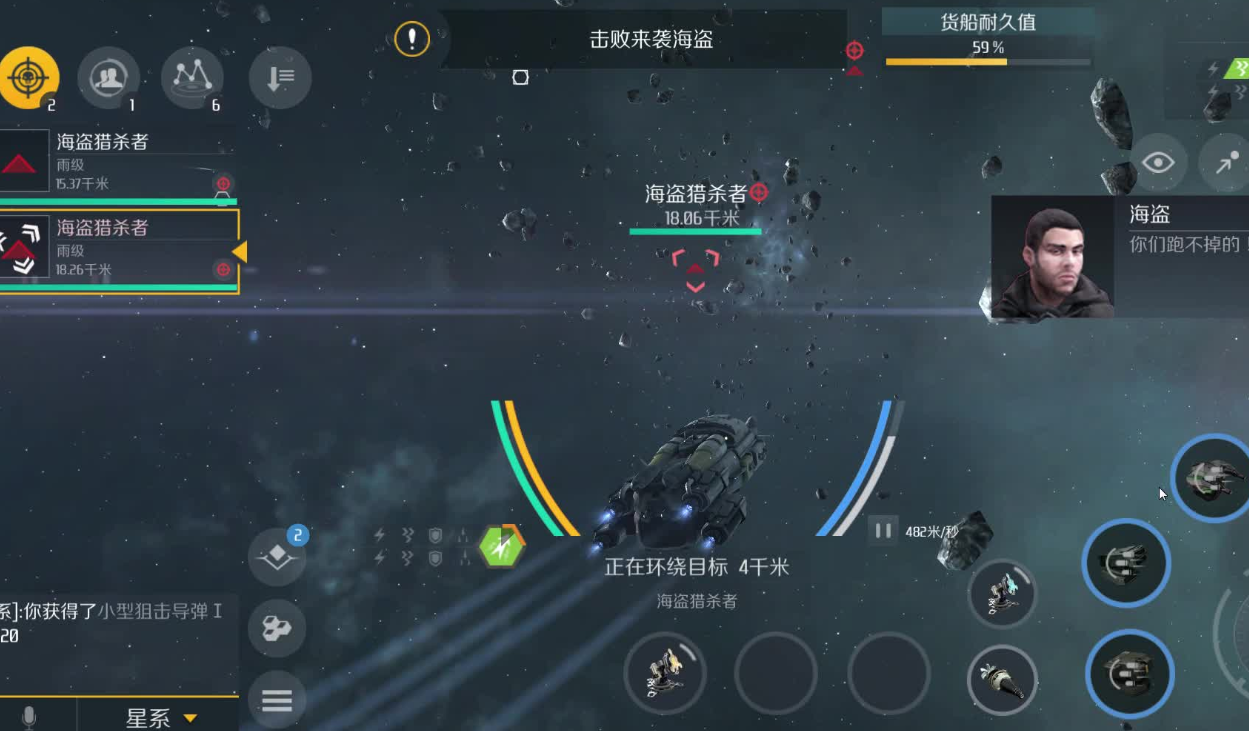The image size is (1249, 731).
Task: Open the three-line main menu
Action: tap(277, 699)
